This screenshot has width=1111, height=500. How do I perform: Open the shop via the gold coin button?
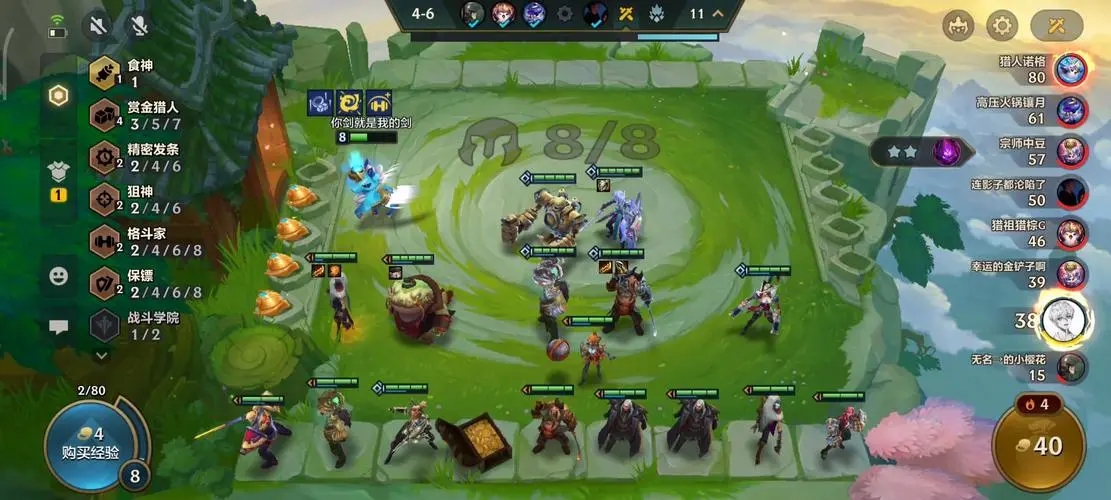(x=1040, y=446)
